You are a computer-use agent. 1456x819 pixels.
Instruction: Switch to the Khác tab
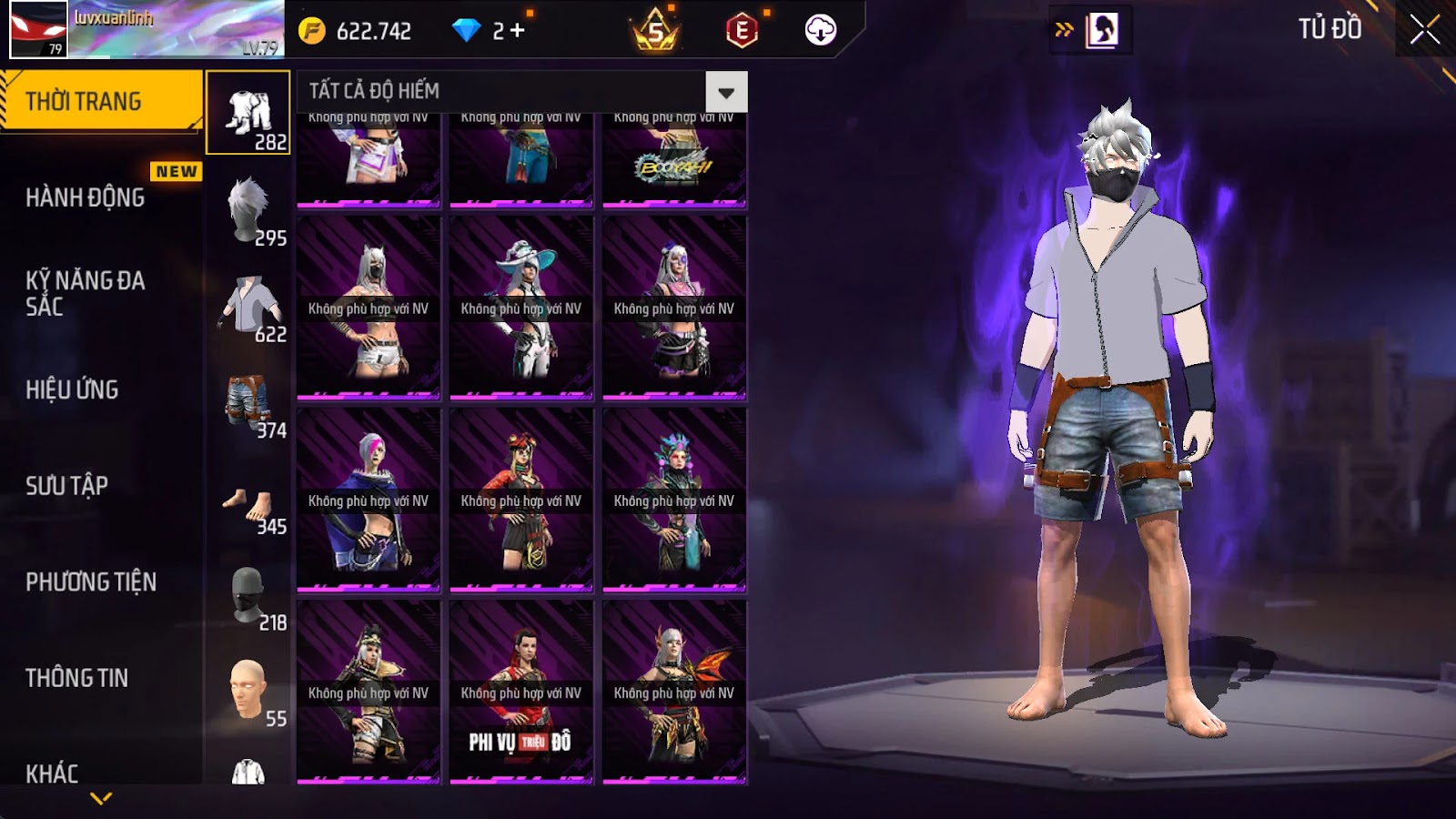tap(52, 773)
